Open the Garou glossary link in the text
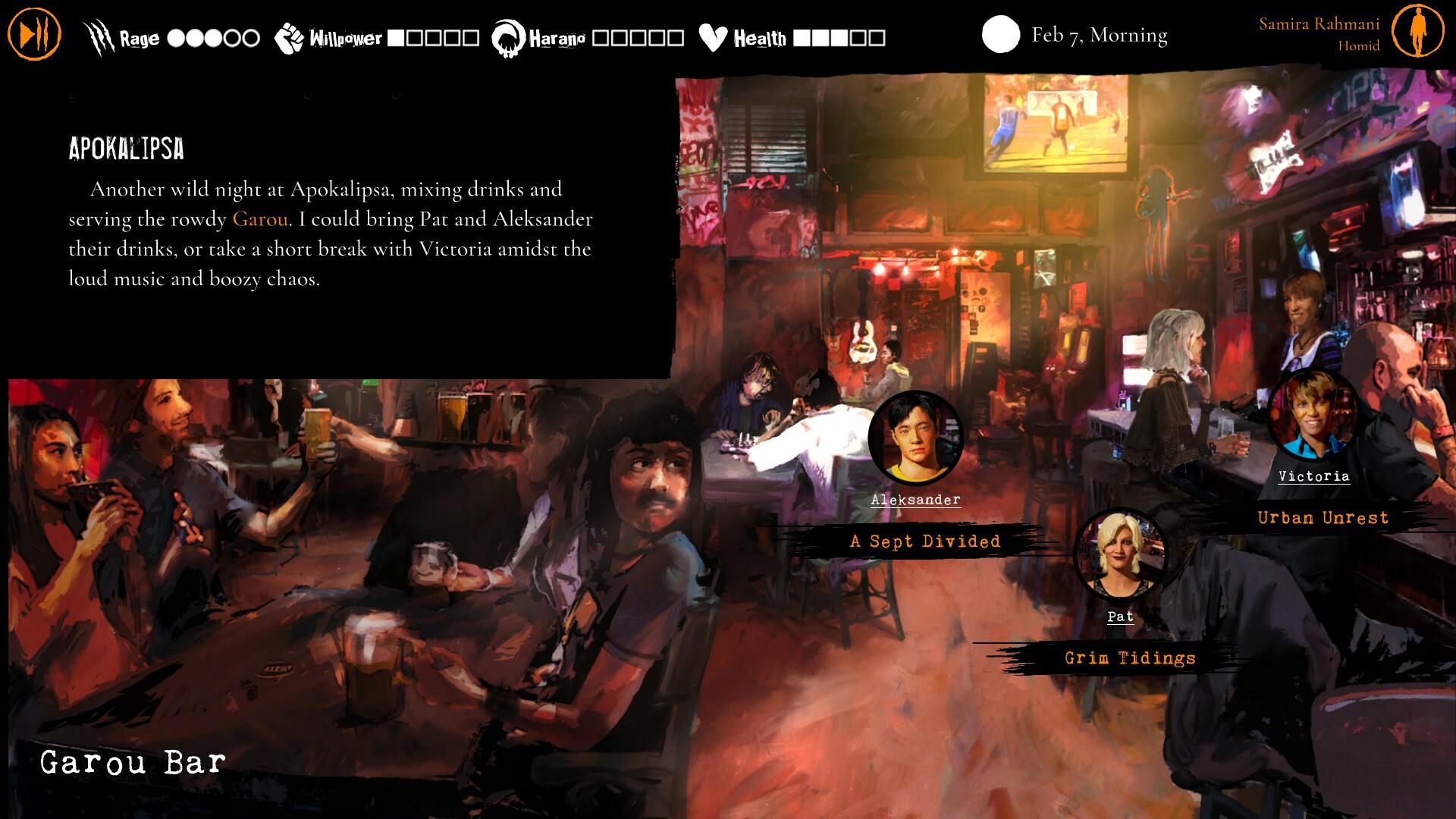This screenshot has width=1456, height=819. point(262,219)
